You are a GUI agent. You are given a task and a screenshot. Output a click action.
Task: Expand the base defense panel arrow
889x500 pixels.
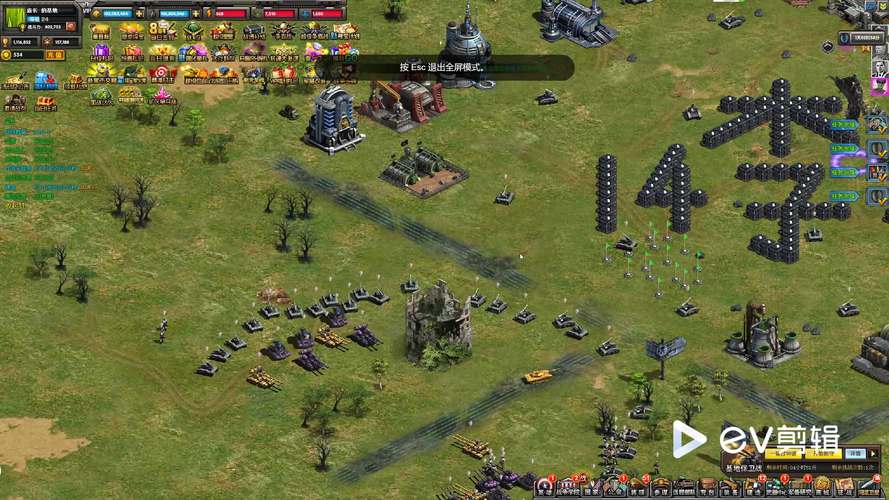click(x=874, y=453)
